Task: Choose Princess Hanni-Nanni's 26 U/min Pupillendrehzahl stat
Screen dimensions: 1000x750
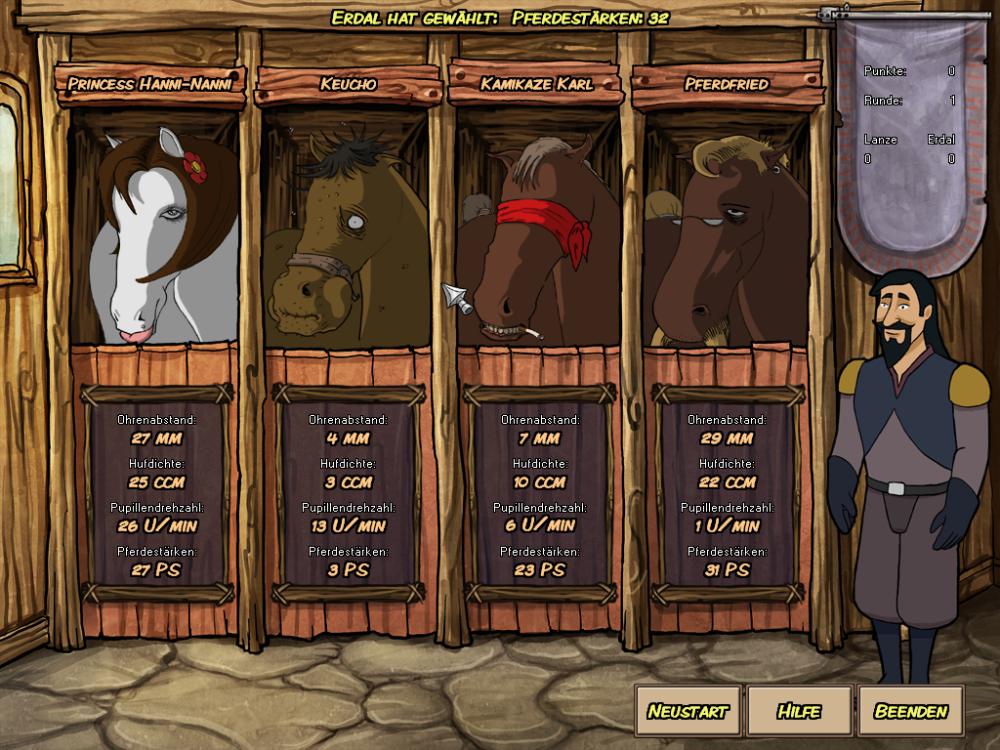Action: pos(157,526)
